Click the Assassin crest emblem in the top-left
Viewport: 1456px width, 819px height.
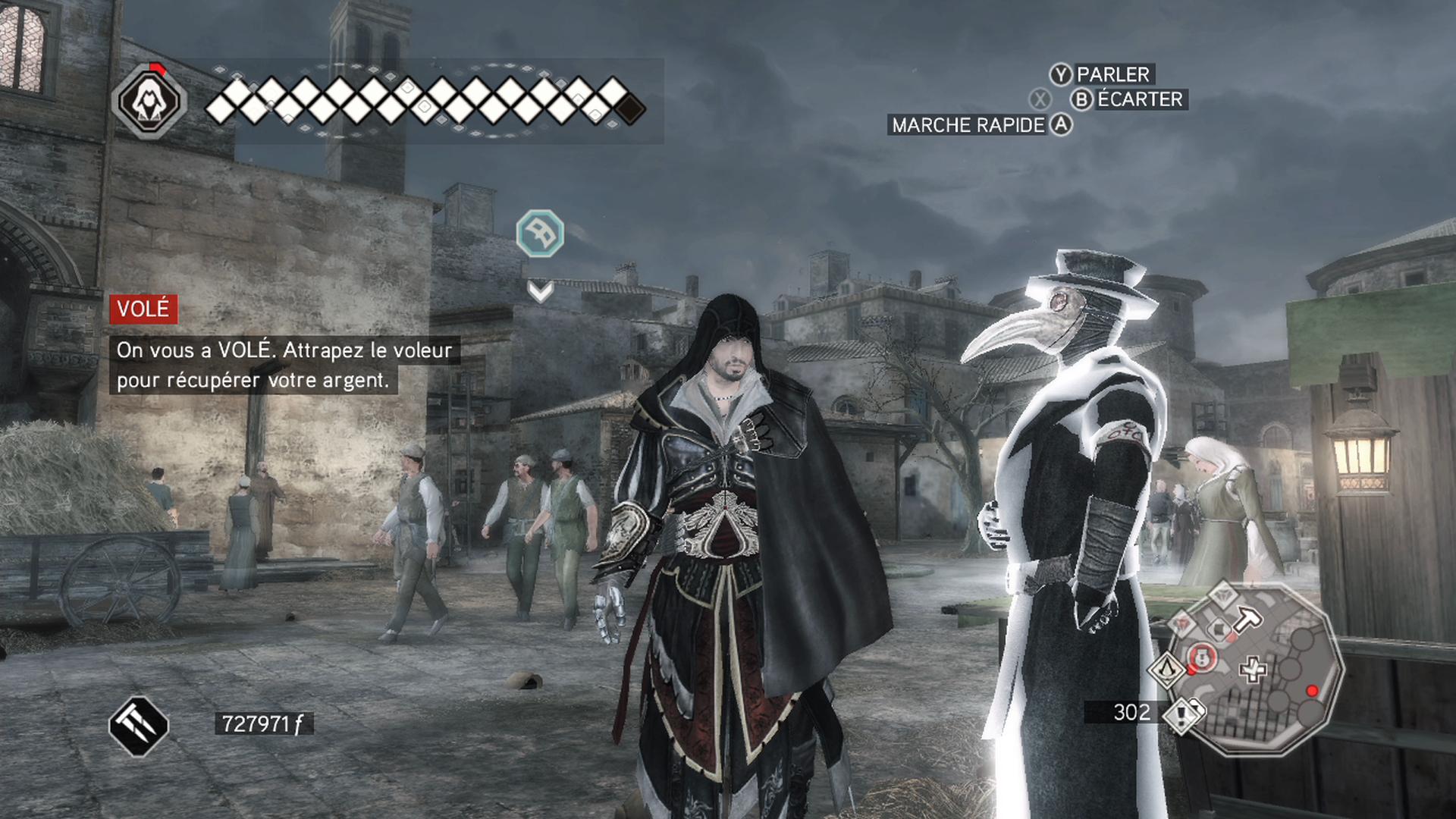click(149, 102)
